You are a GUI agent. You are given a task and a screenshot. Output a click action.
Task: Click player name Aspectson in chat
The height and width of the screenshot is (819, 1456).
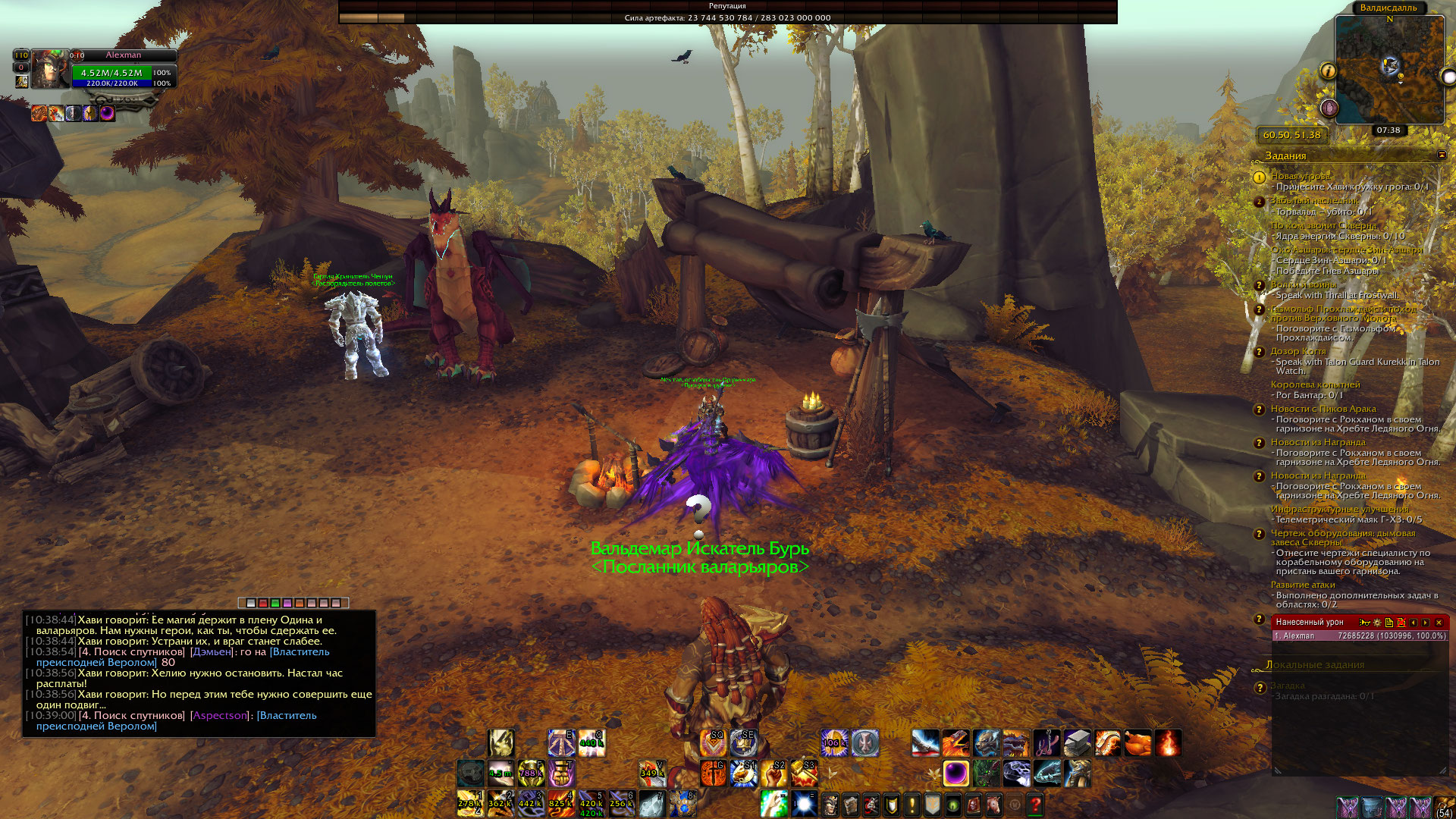pos(220,715)
